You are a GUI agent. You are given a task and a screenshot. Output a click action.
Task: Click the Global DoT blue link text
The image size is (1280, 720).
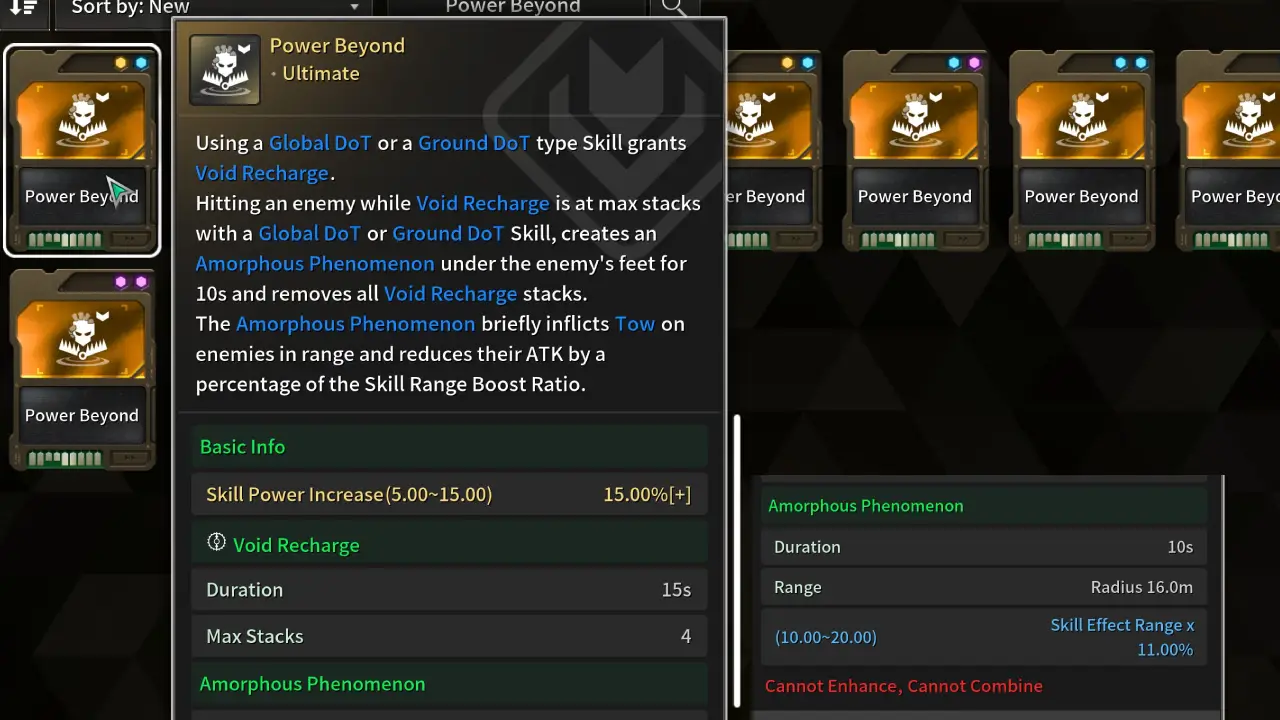tap(319, 142)
